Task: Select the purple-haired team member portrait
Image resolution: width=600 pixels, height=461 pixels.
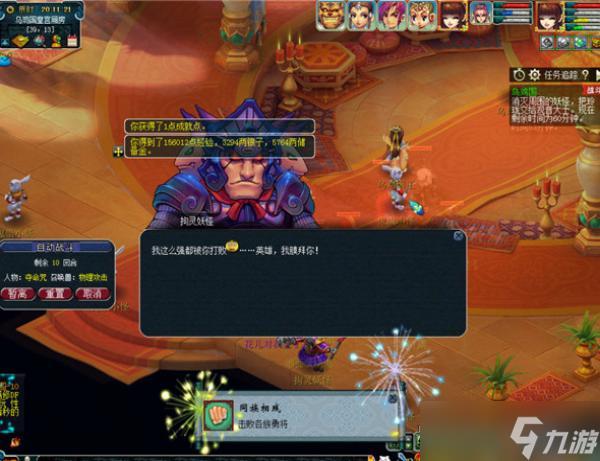Action: (x=391, y=14)
